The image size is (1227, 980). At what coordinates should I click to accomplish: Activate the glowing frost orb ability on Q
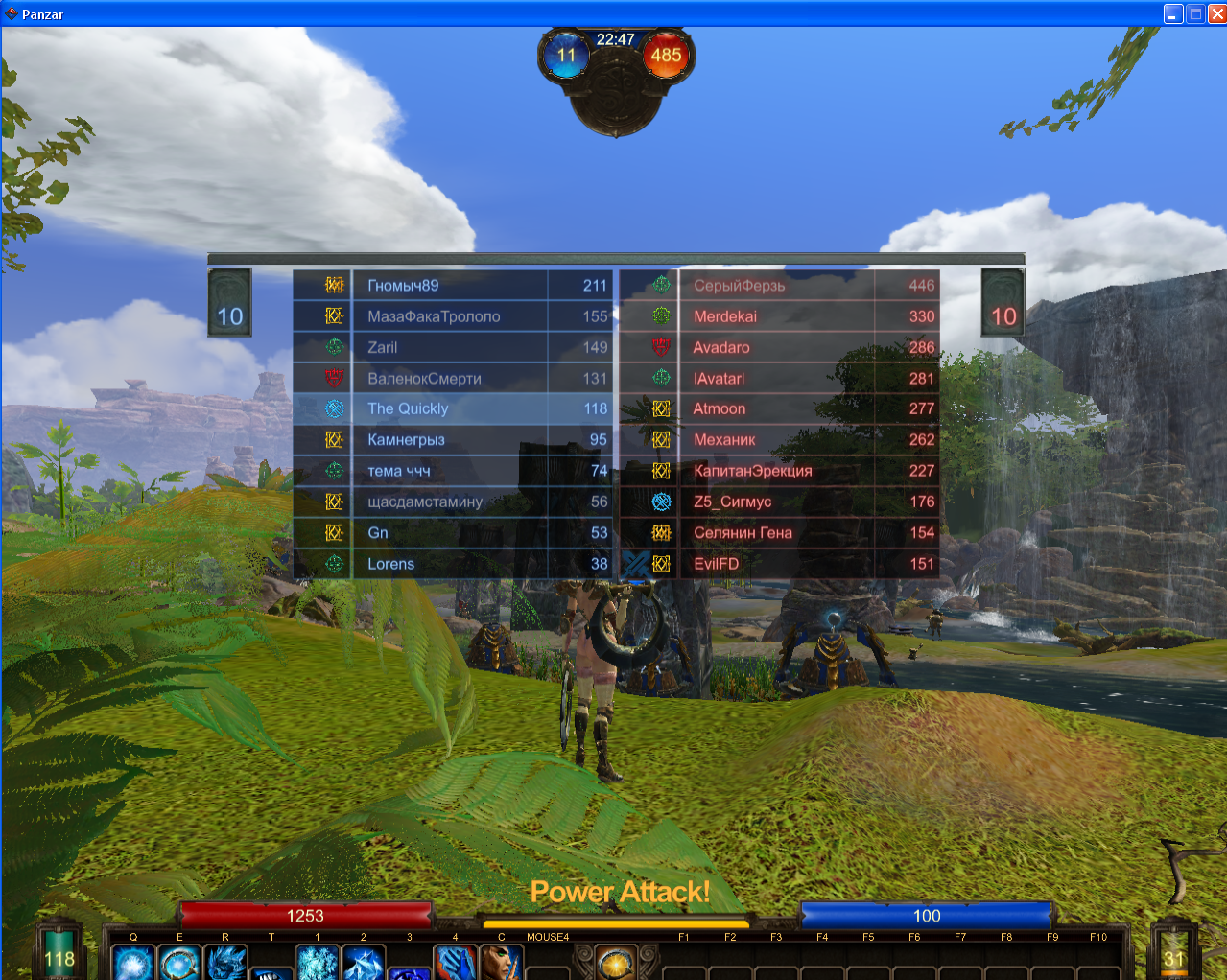pyautogui.click(x=133, y=963)
